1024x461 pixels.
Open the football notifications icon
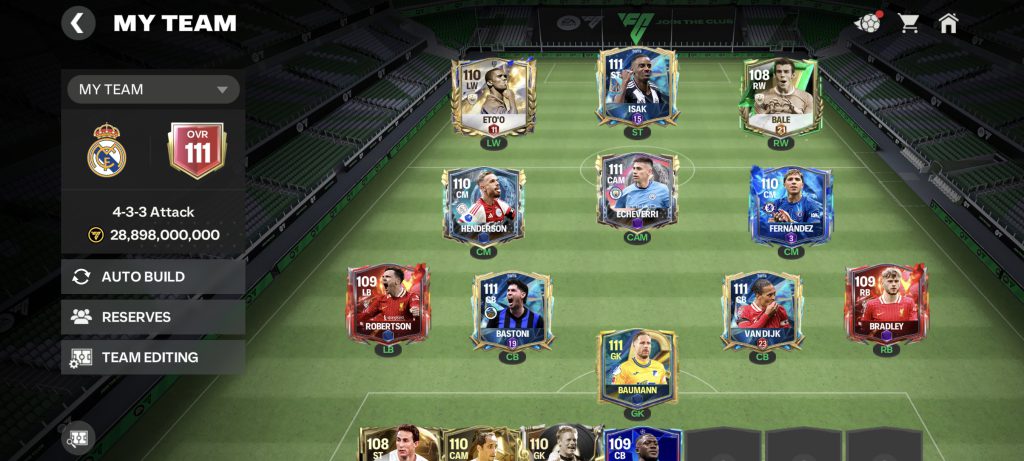(867, 23)
